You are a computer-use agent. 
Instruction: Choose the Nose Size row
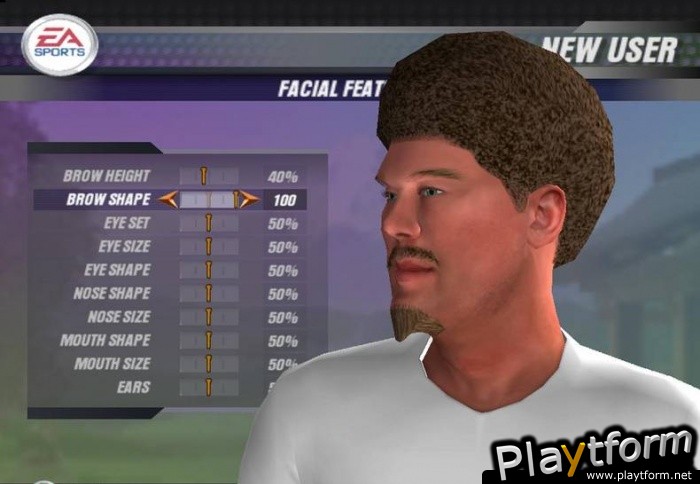click(118, 317)
